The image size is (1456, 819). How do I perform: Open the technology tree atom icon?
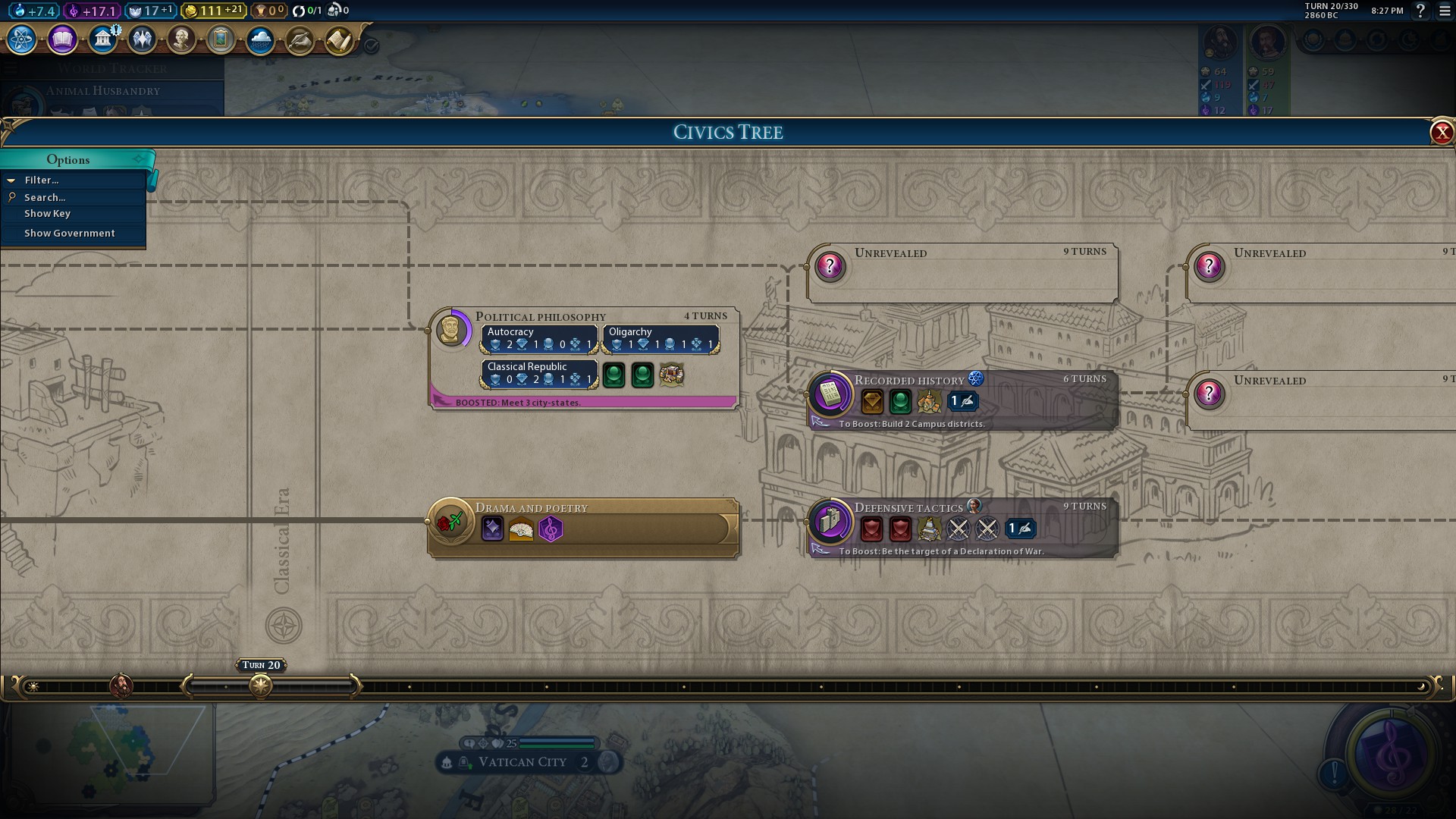click(21, 39)
